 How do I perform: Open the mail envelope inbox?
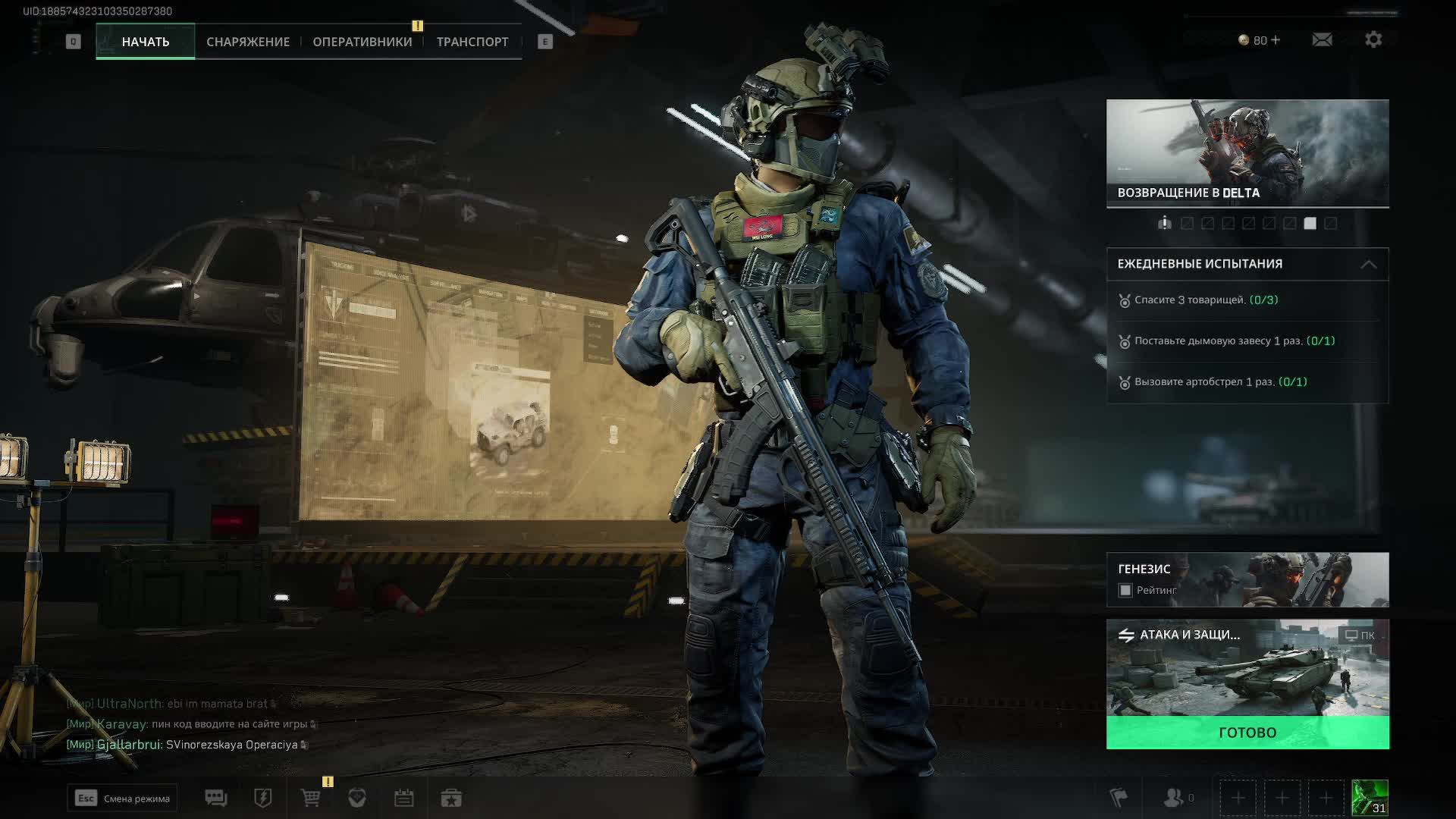[x=1322, y=39]
